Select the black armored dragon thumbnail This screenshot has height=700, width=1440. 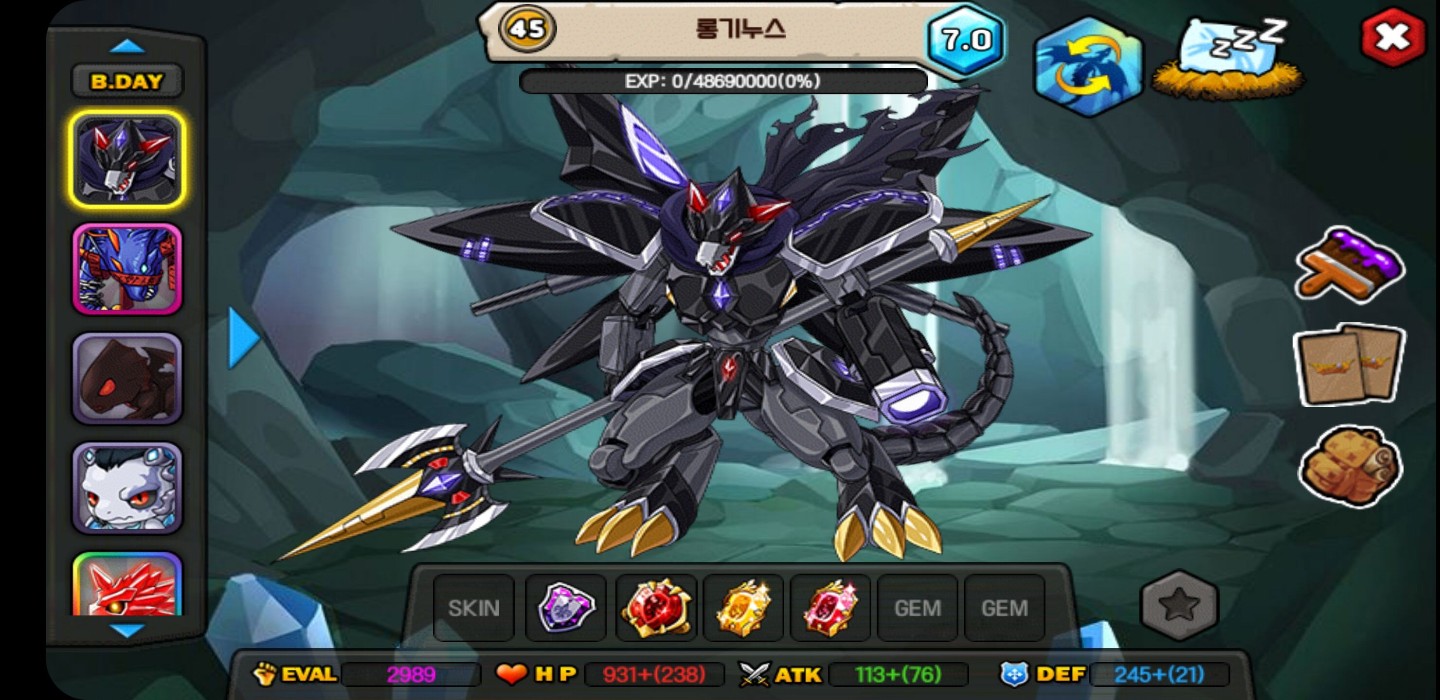pos(127,160)
